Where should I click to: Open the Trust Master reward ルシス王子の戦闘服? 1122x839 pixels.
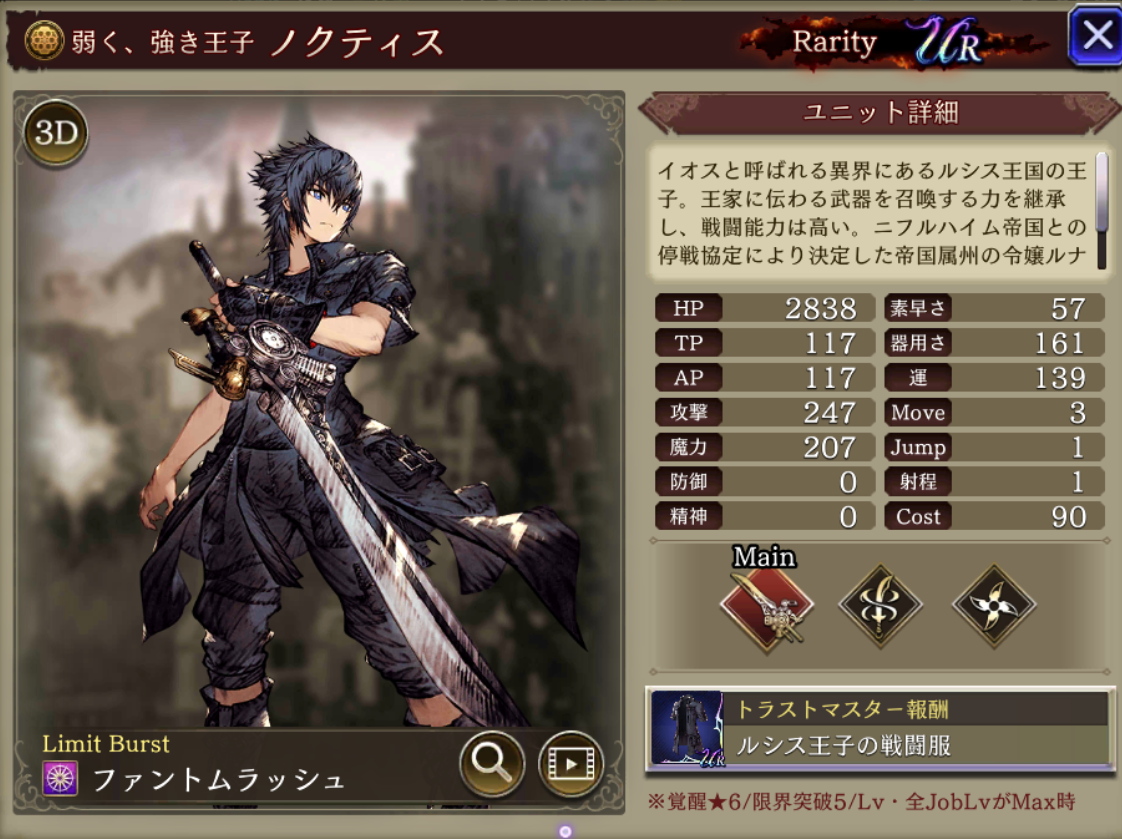[x=880, y=729]
